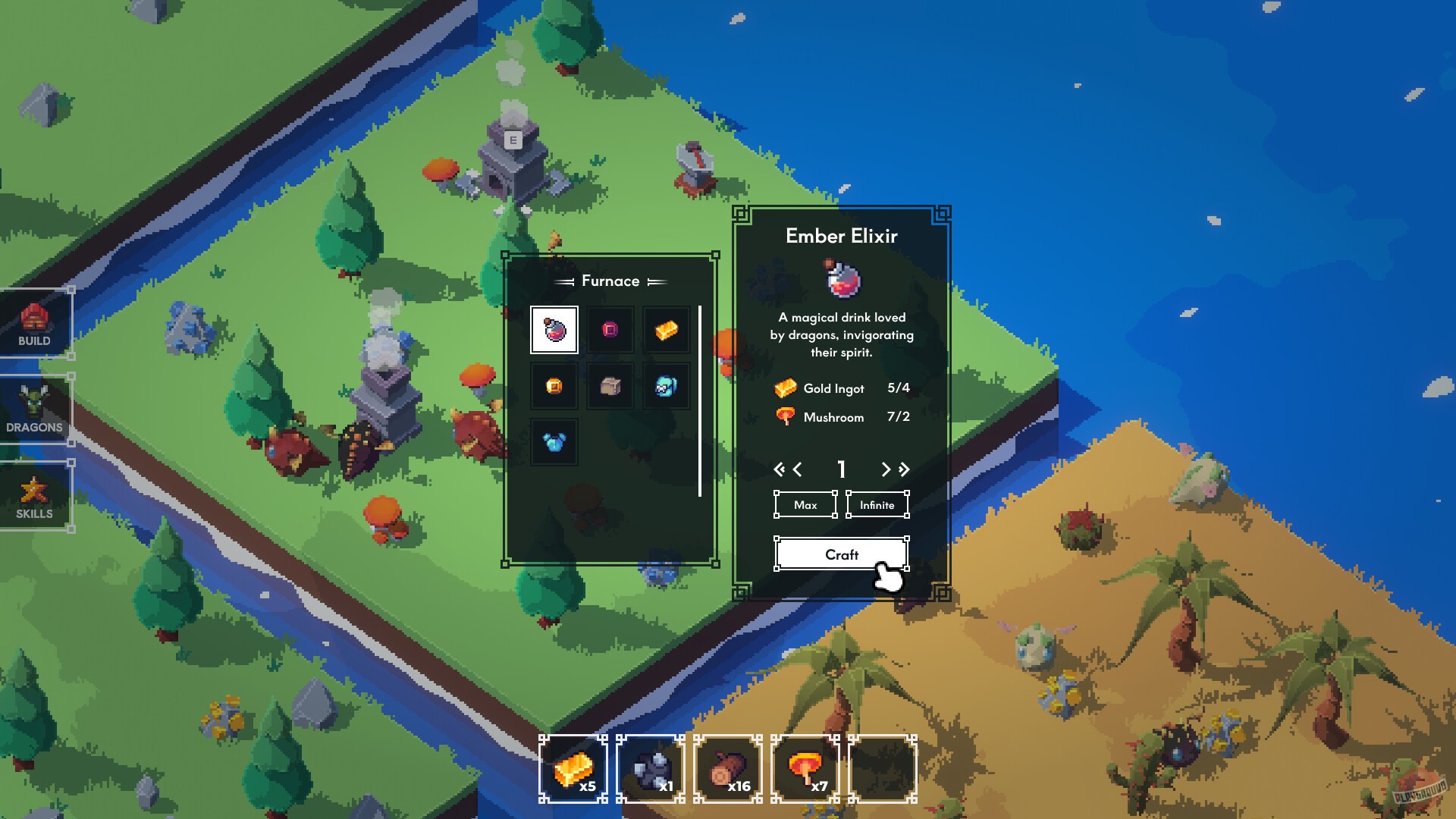Toggle Infinite crafting mode
This screenshot has height=819, width=1456.
877,504
